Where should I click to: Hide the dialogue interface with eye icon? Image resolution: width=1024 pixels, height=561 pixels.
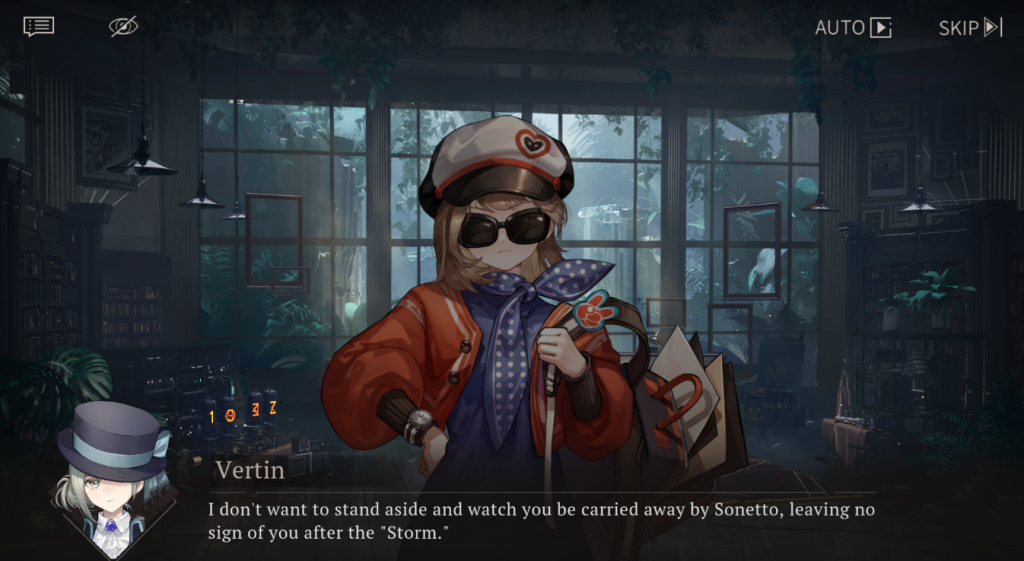(x=124, y=27)
